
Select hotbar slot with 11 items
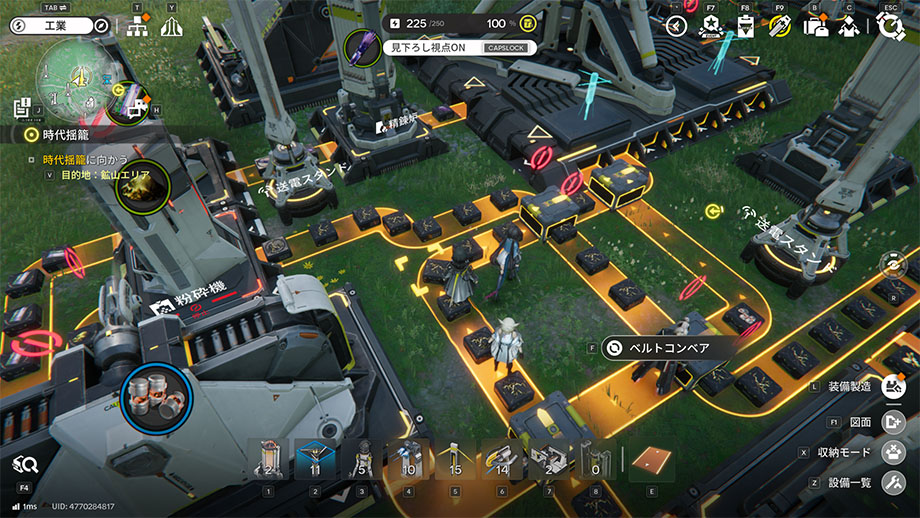316,462
